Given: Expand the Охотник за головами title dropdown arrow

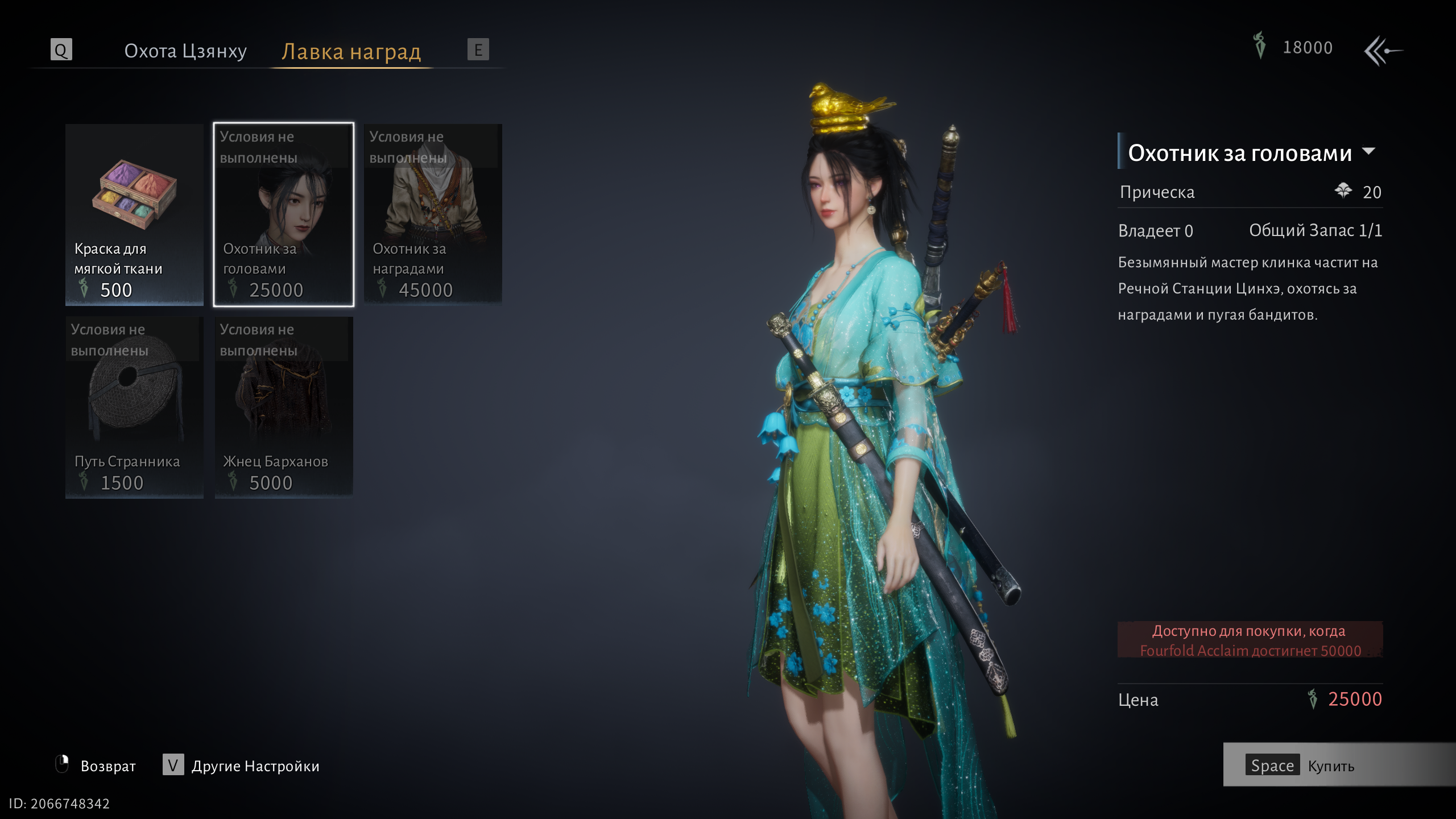Looking at the screenshot, I should point(1369,151).
